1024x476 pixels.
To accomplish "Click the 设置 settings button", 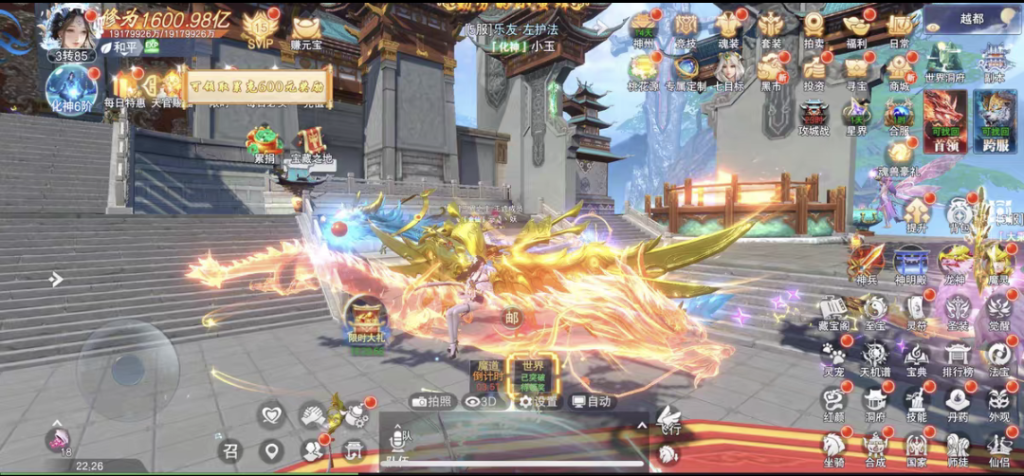I will point(538,401).
